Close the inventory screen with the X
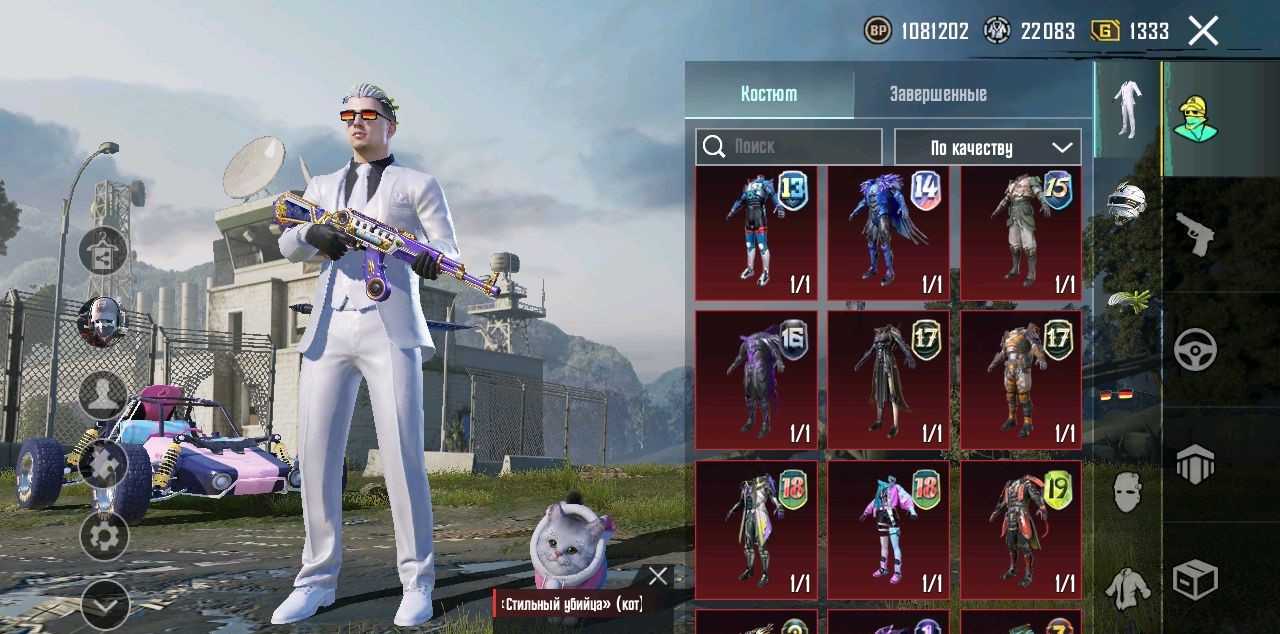The width and height of the screenshot is (1280, 634). [1203, 31]
